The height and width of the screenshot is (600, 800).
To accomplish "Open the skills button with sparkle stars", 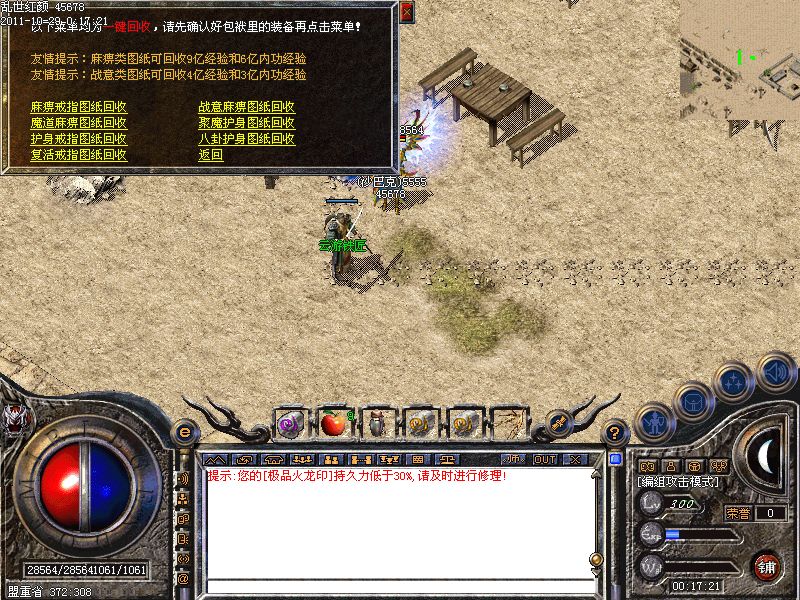I will click(x=735, y=381).
